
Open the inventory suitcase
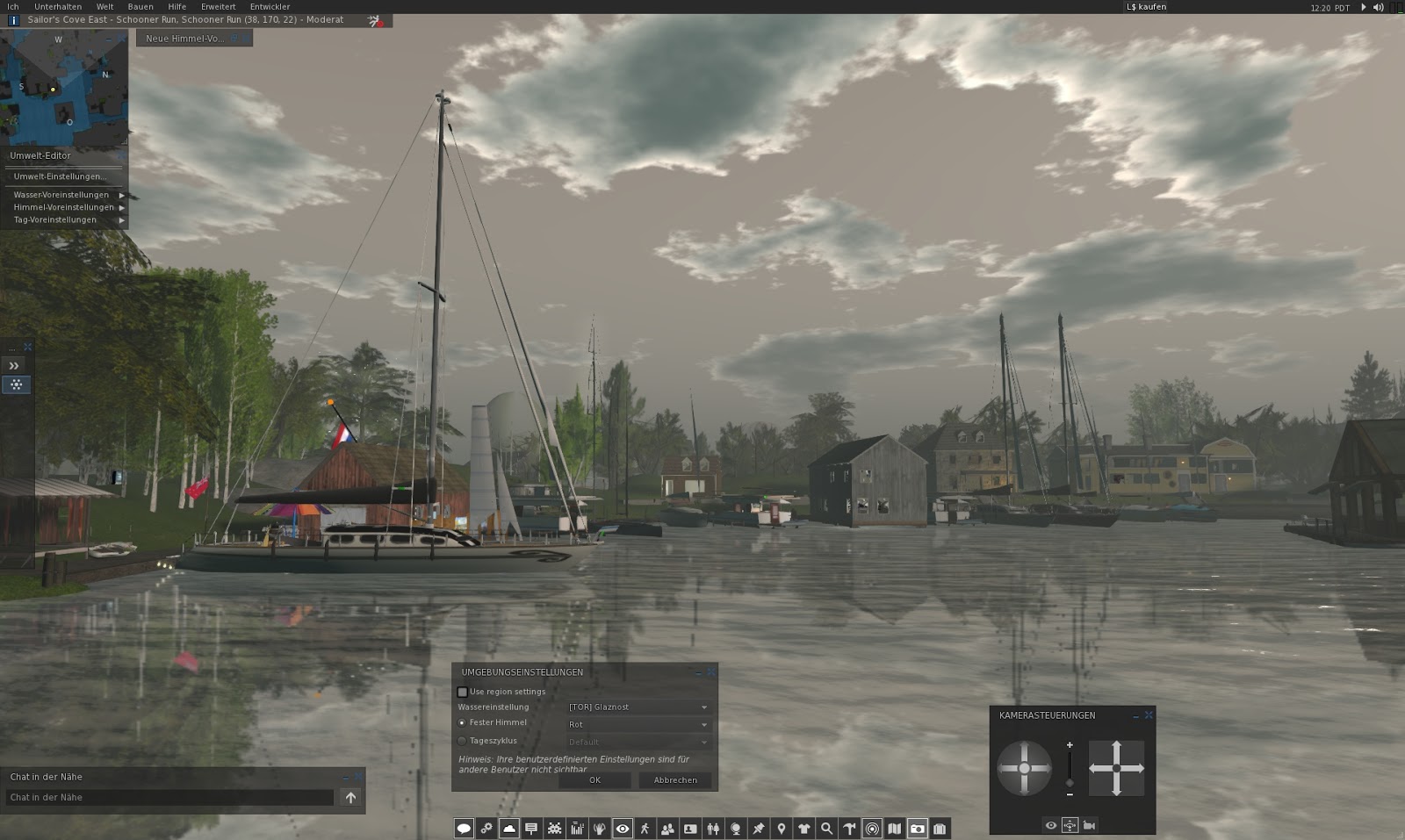coord(941,828)
